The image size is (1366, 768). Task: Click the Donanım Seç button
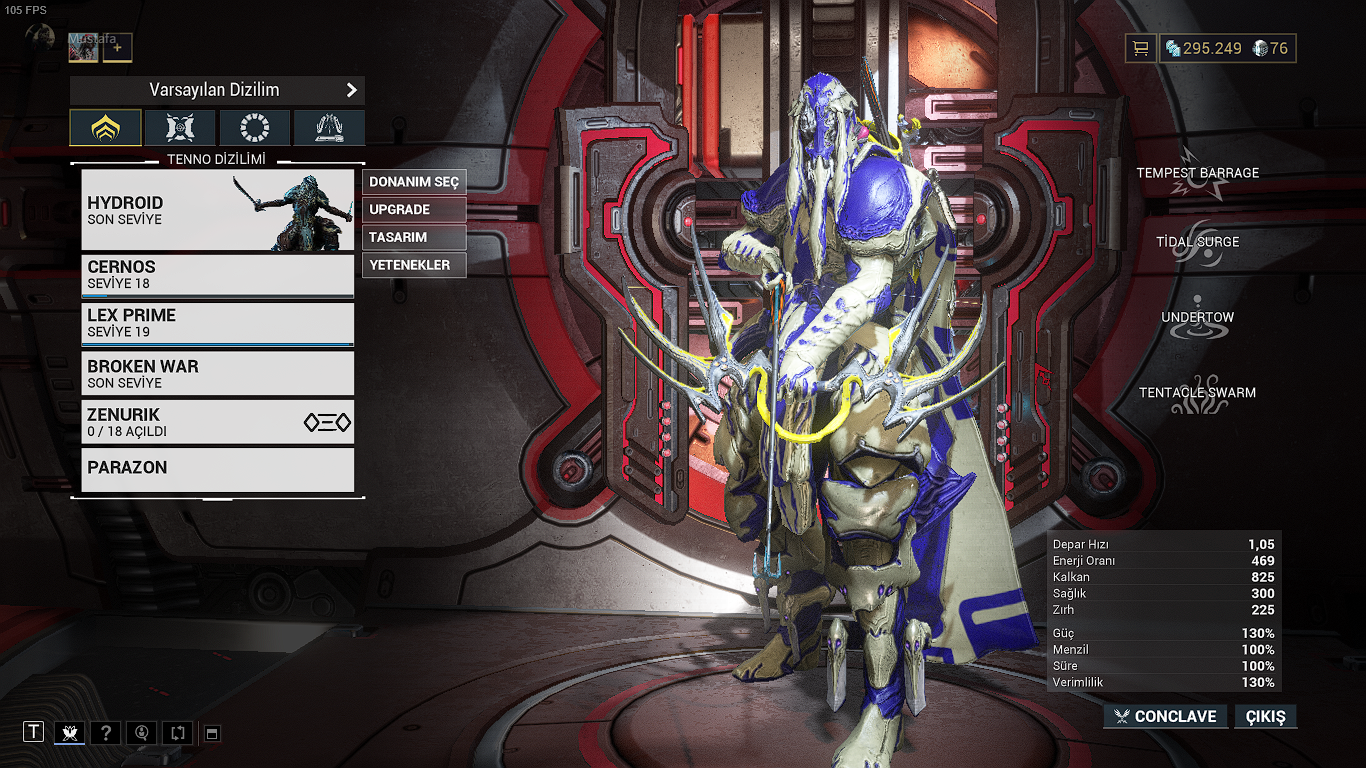click(x=414, y=182)
